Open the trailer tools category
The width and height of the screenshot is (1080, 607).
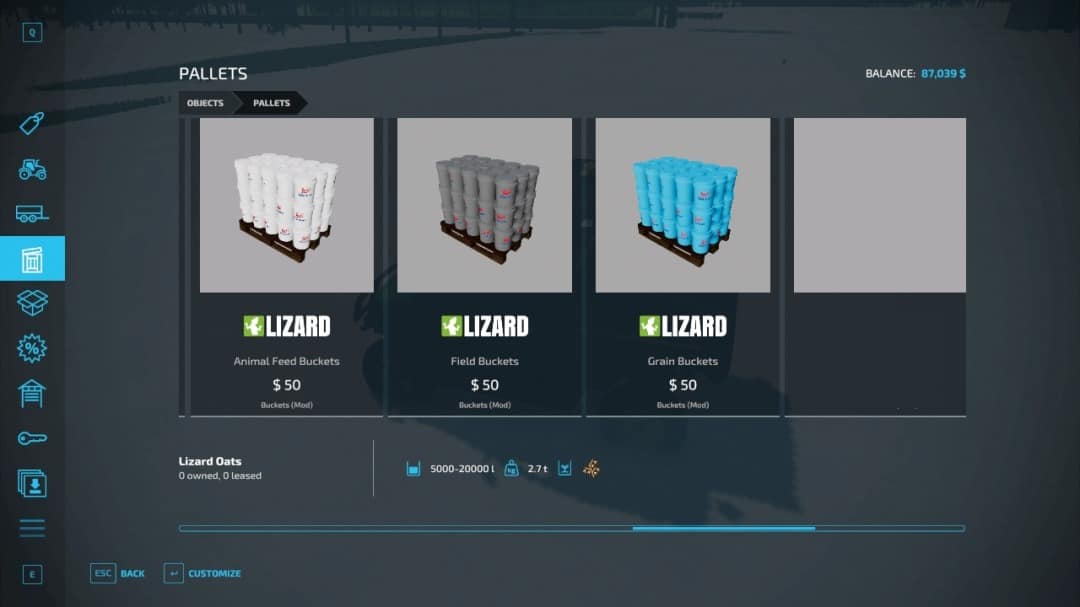pyautogui.click(x=32, y=213)
